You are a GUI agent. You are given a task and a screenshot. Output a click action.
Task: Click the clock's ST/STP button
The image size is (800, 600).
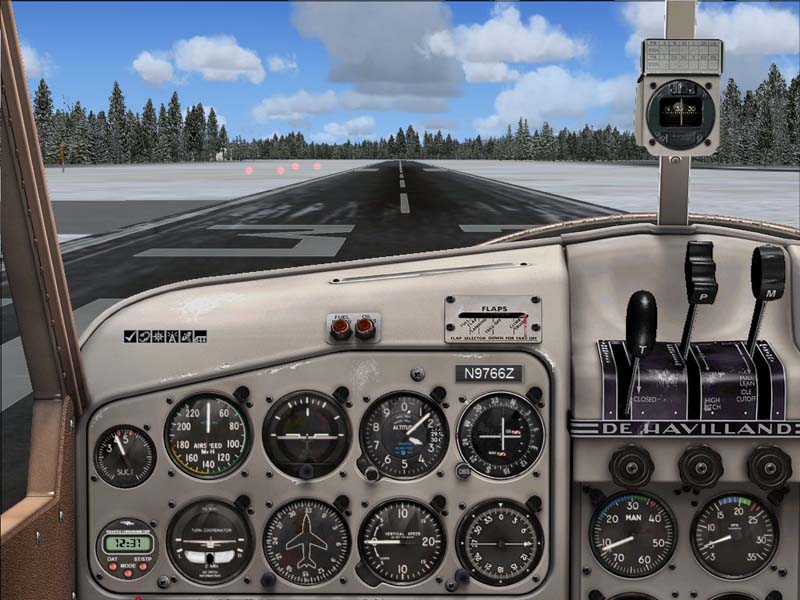point(145,566)
